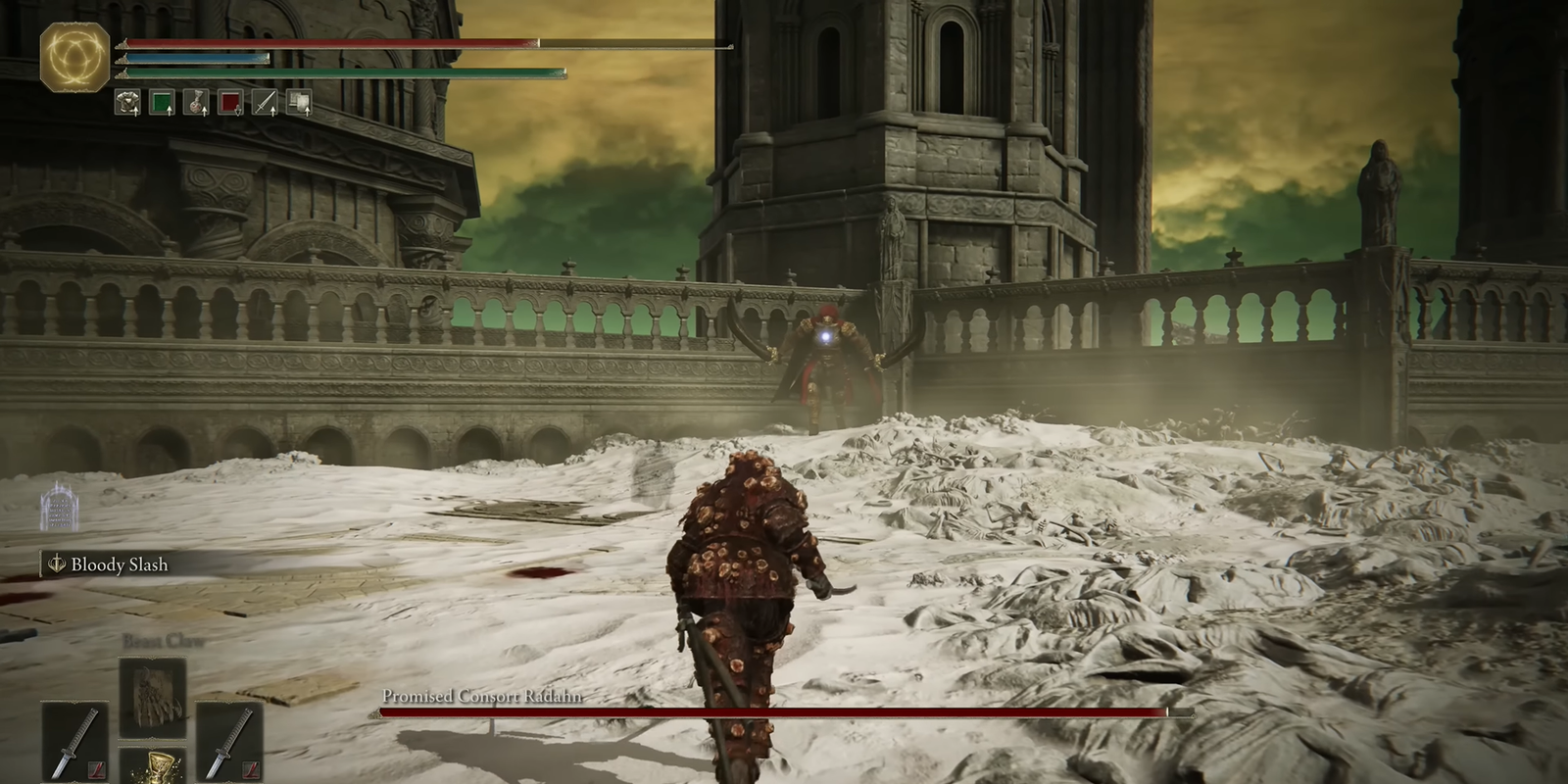Click the green upgrade square icon
Screen dimensions: 1568x784
160,101
